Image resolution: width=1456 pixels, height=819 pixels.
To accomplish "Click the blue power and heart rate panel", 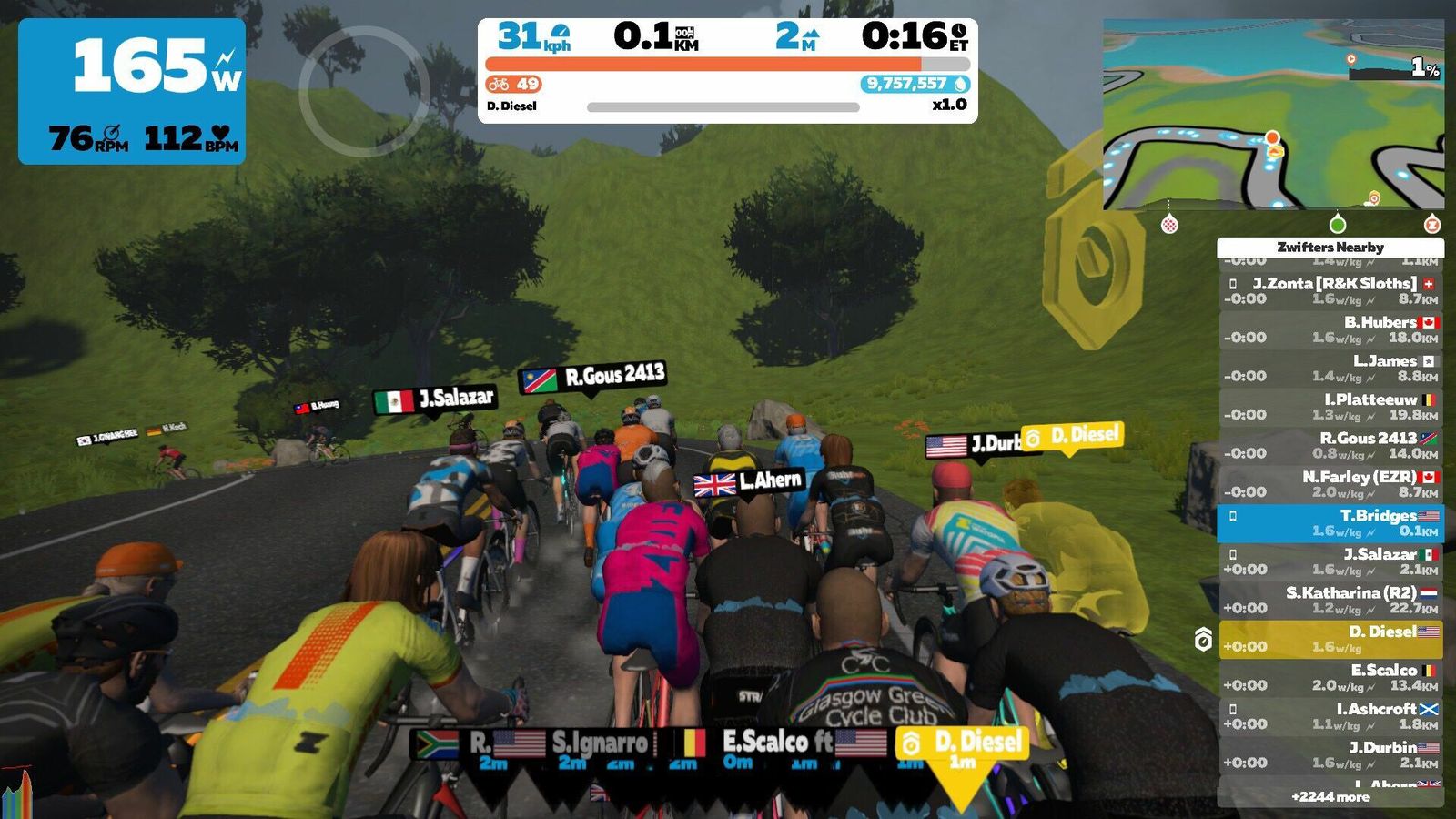I will (x=132, y=91).
